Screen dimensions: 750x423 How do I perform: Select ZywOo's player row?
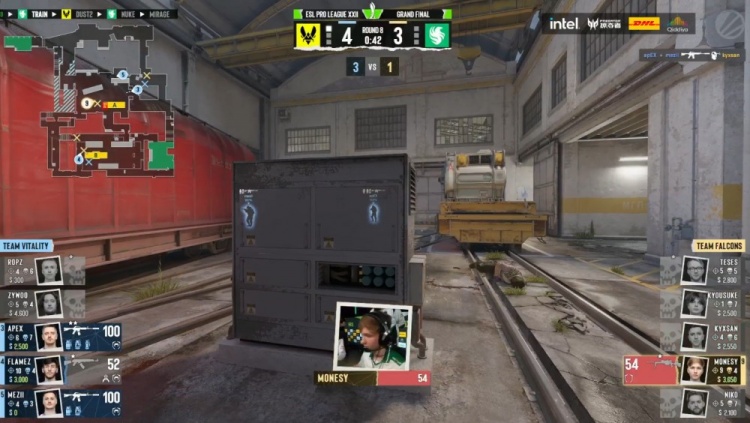point(45,303)
